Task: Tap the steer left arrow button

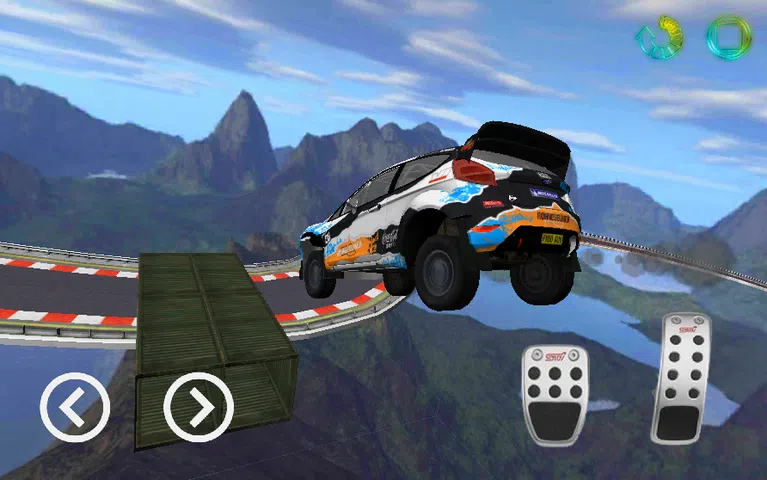Action: (x=75, y=407)
